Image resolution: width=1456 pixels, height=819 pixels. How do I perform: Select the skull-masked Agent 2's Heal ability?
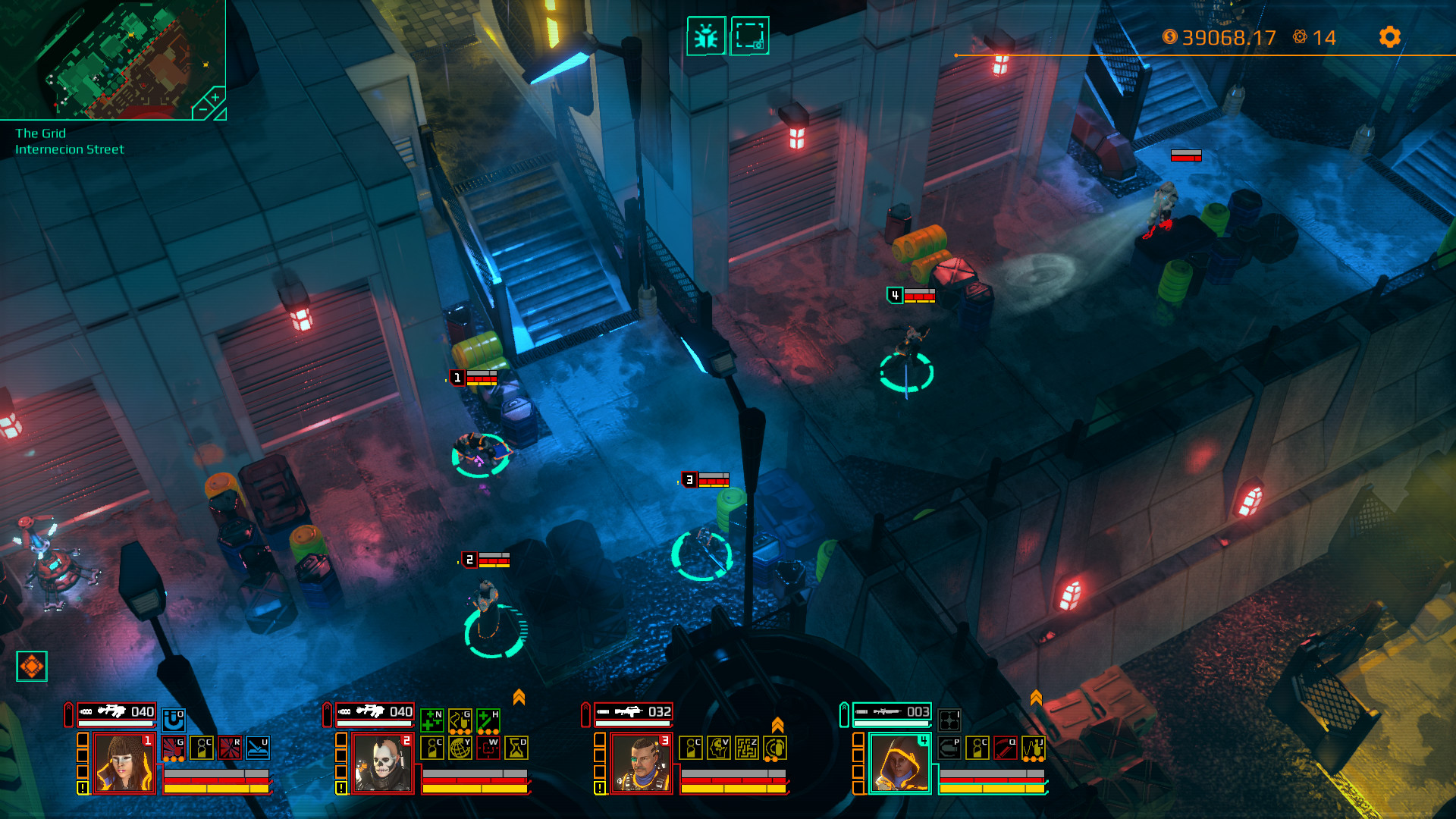[488, 719]
